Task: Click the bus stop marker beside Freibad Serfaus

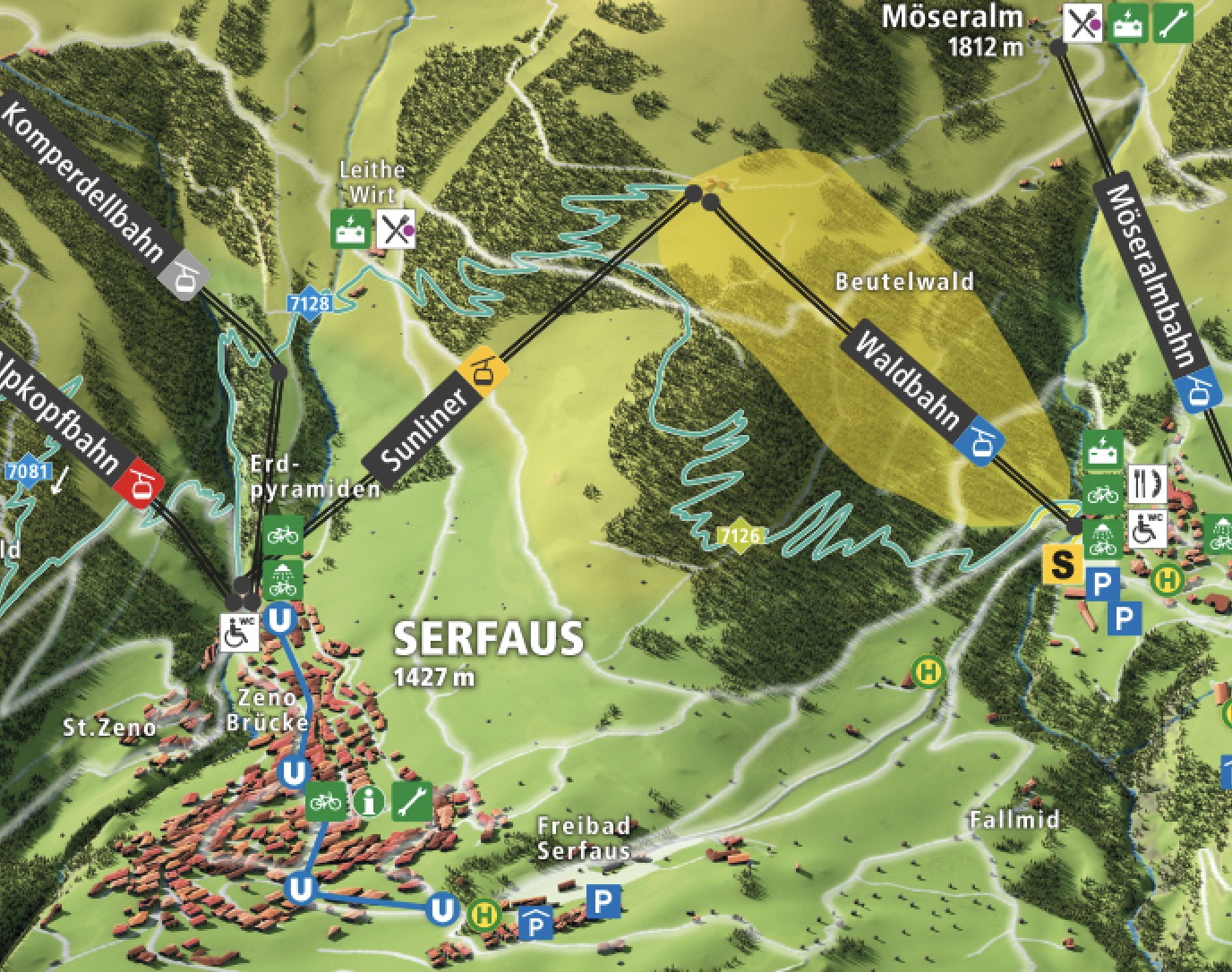Action: coord(484,914)
